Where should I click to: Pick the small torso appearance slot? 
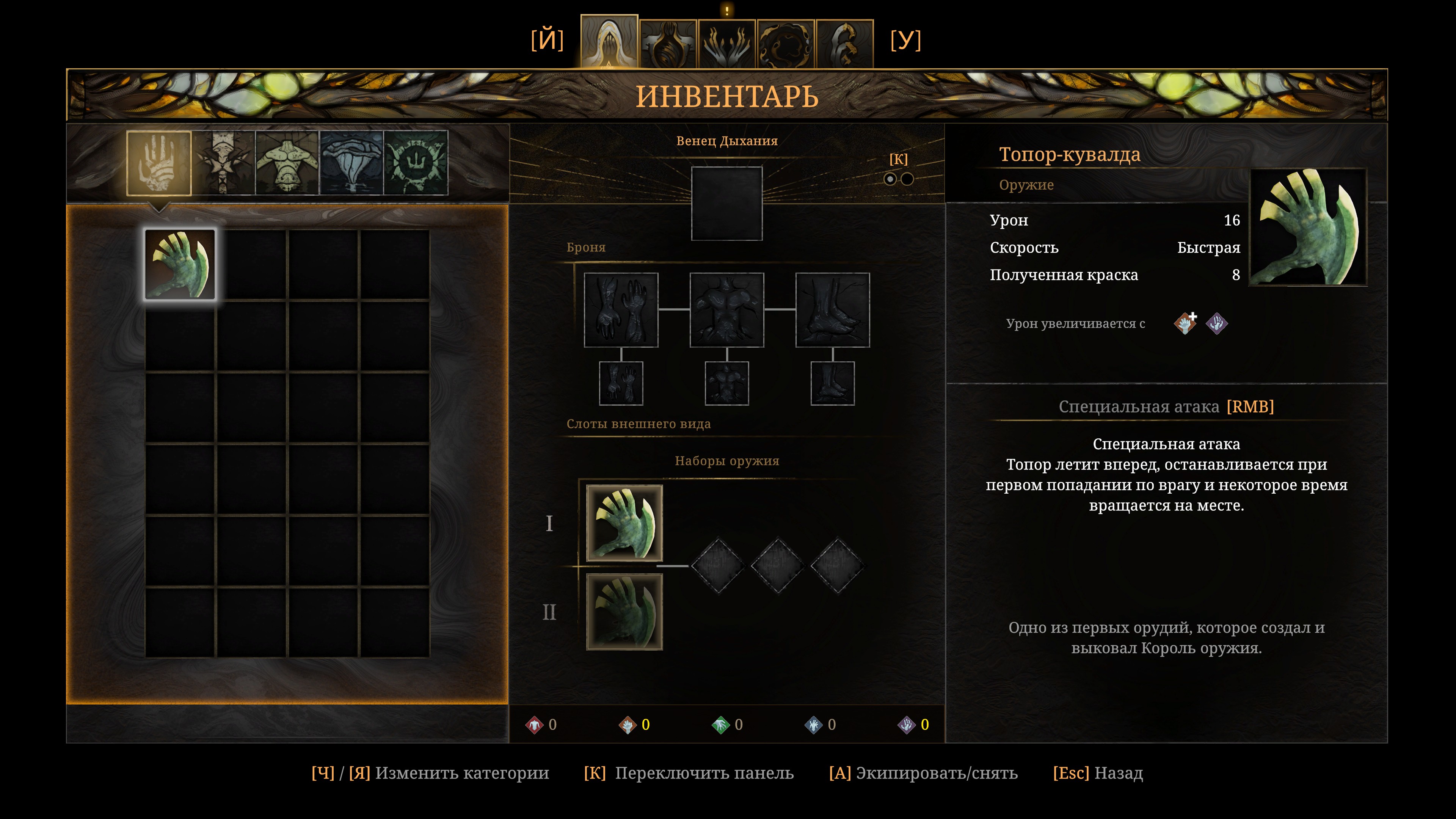[727, 383]
